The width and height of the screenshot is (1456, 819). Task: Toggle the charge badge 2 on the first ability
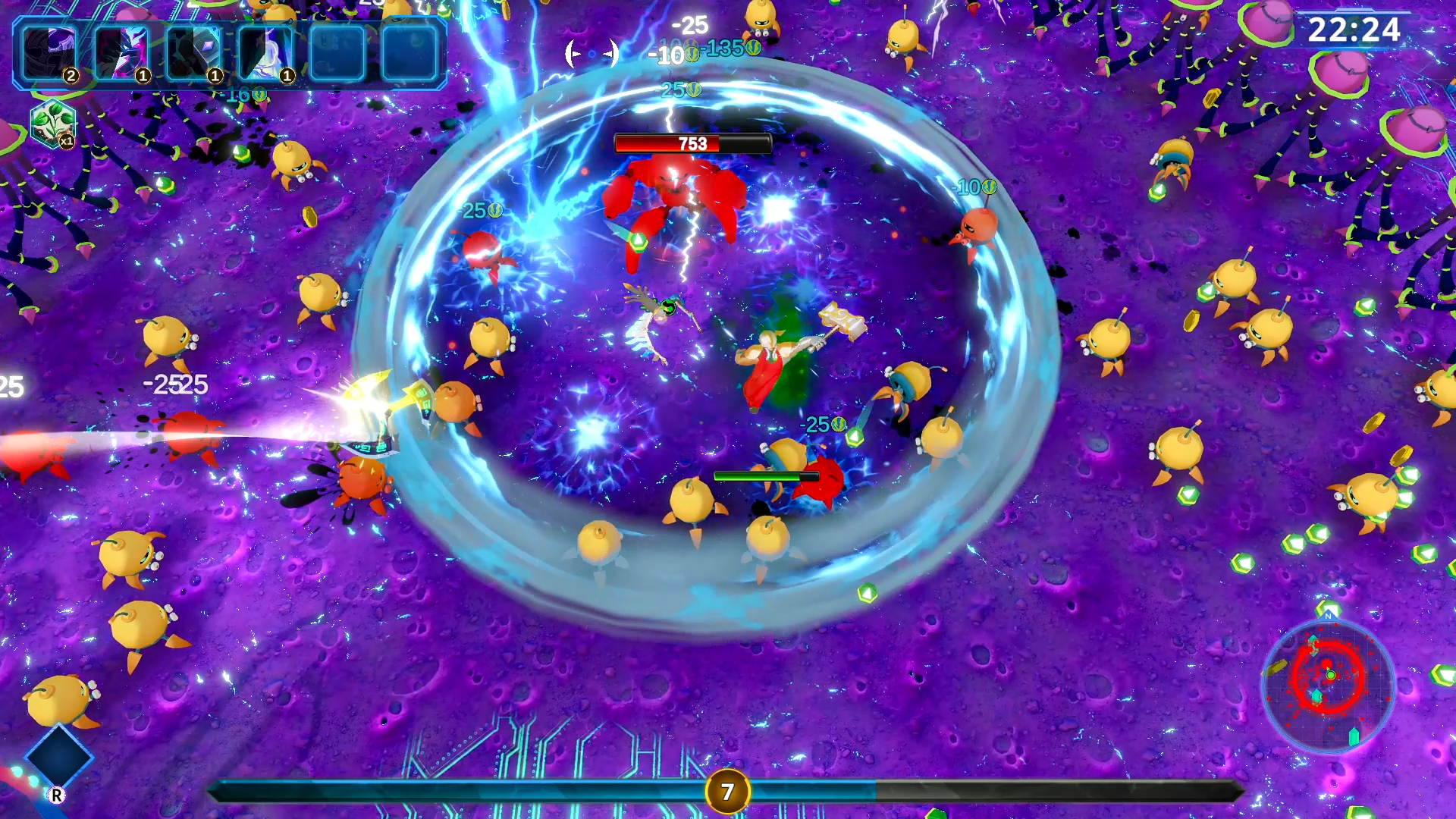pos(71,74)
